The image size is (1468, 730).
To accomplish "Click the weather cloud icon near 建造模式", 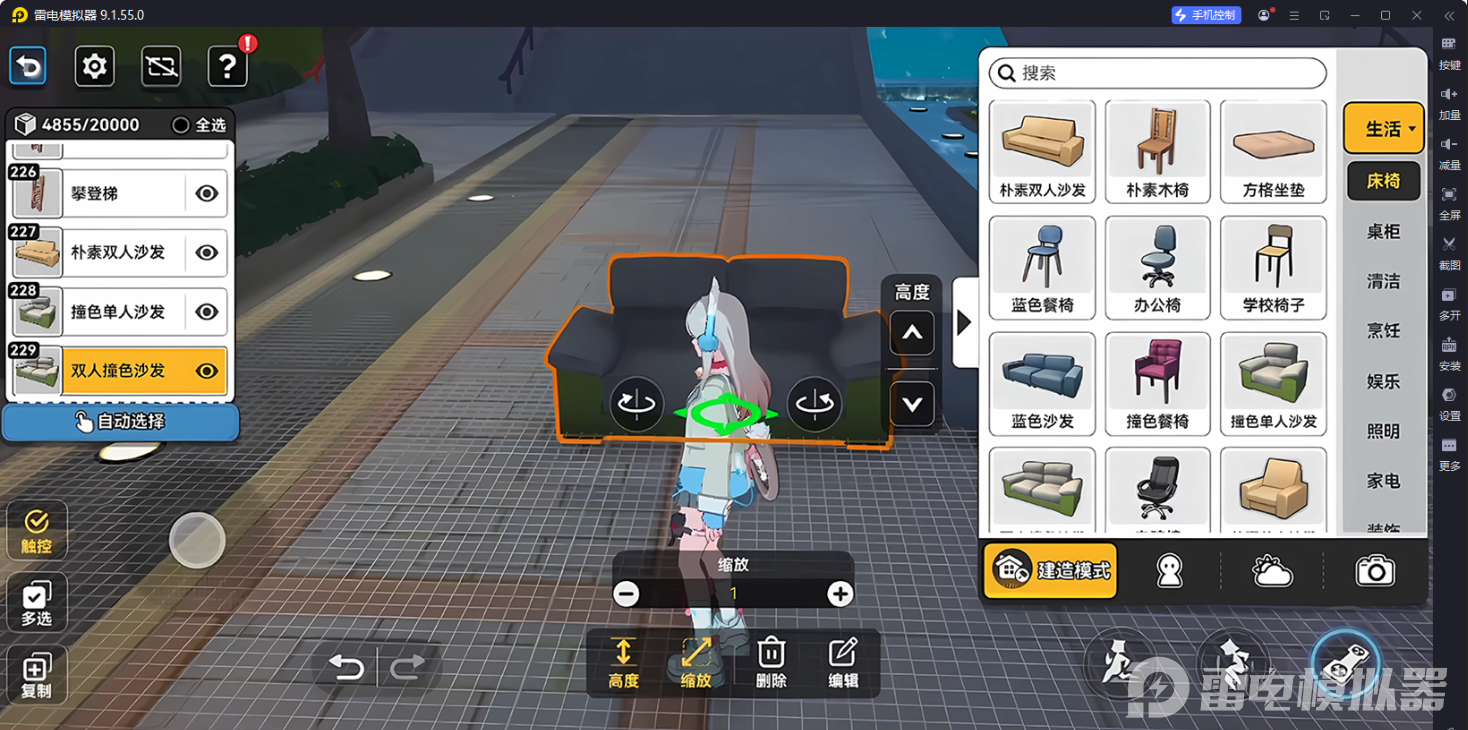I will pos(1271,569).
